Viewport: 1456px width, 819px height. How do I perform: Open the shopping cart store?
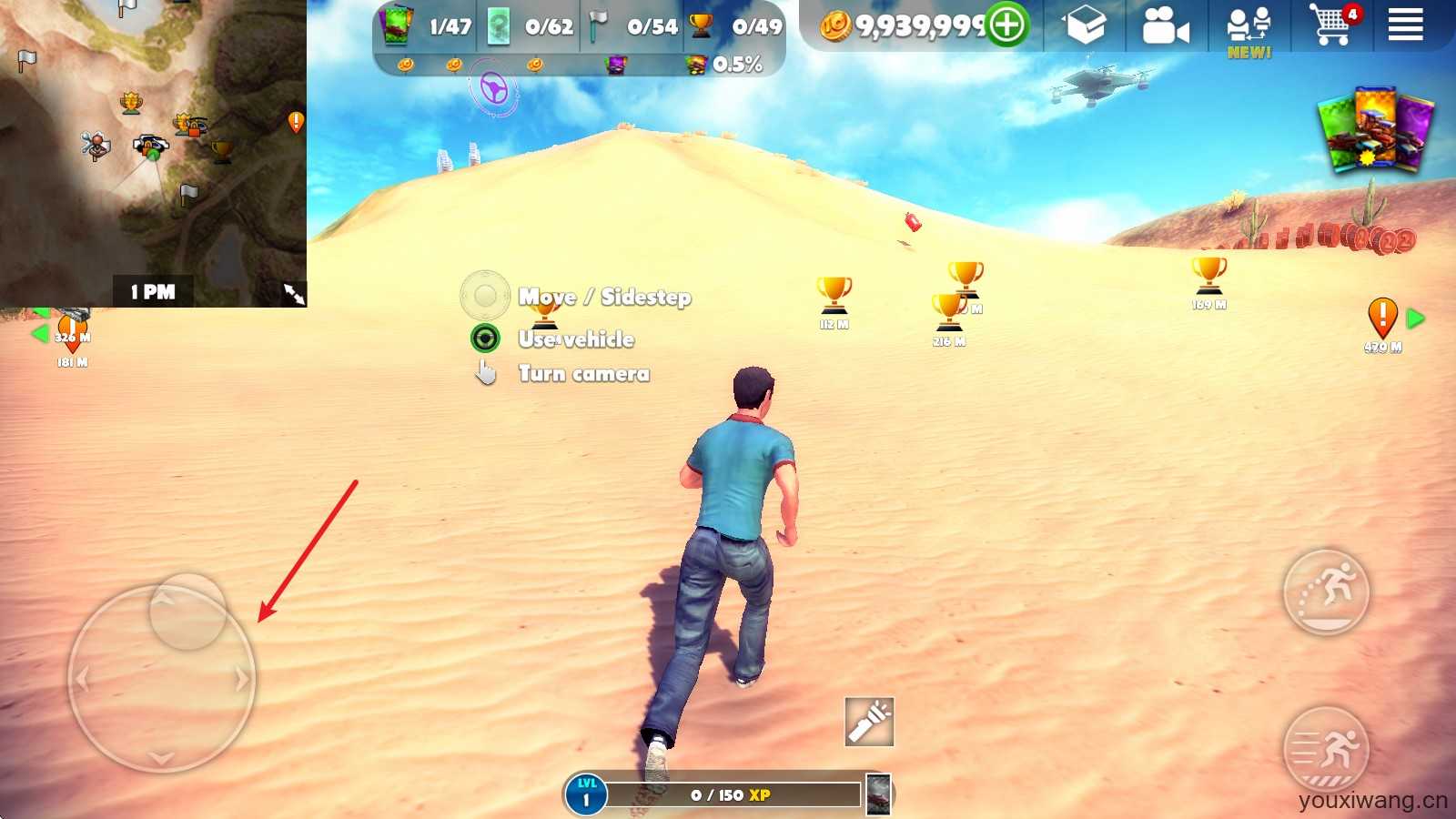(x=1331, y=25)
